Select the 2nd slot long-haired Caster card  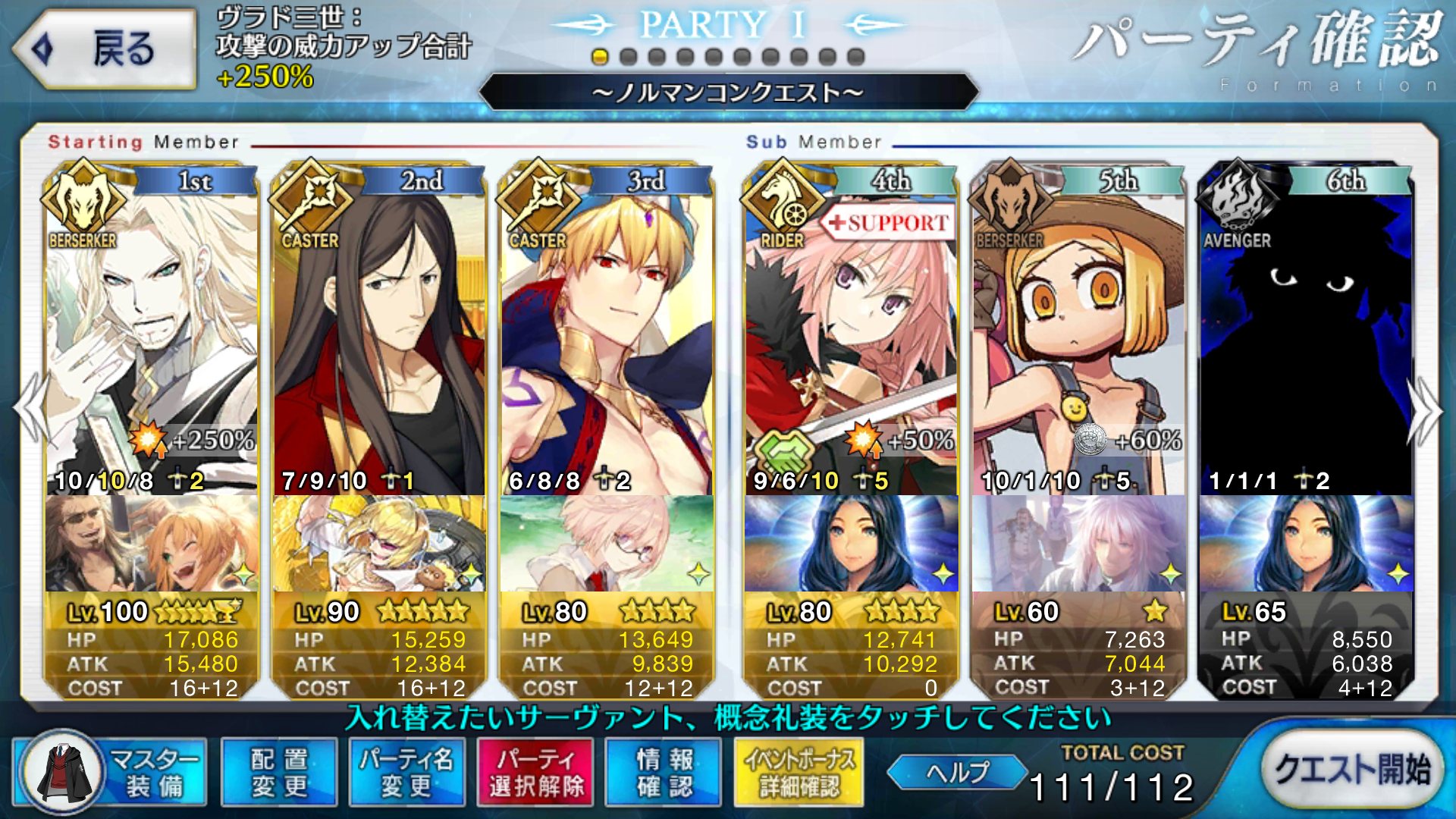379,334
